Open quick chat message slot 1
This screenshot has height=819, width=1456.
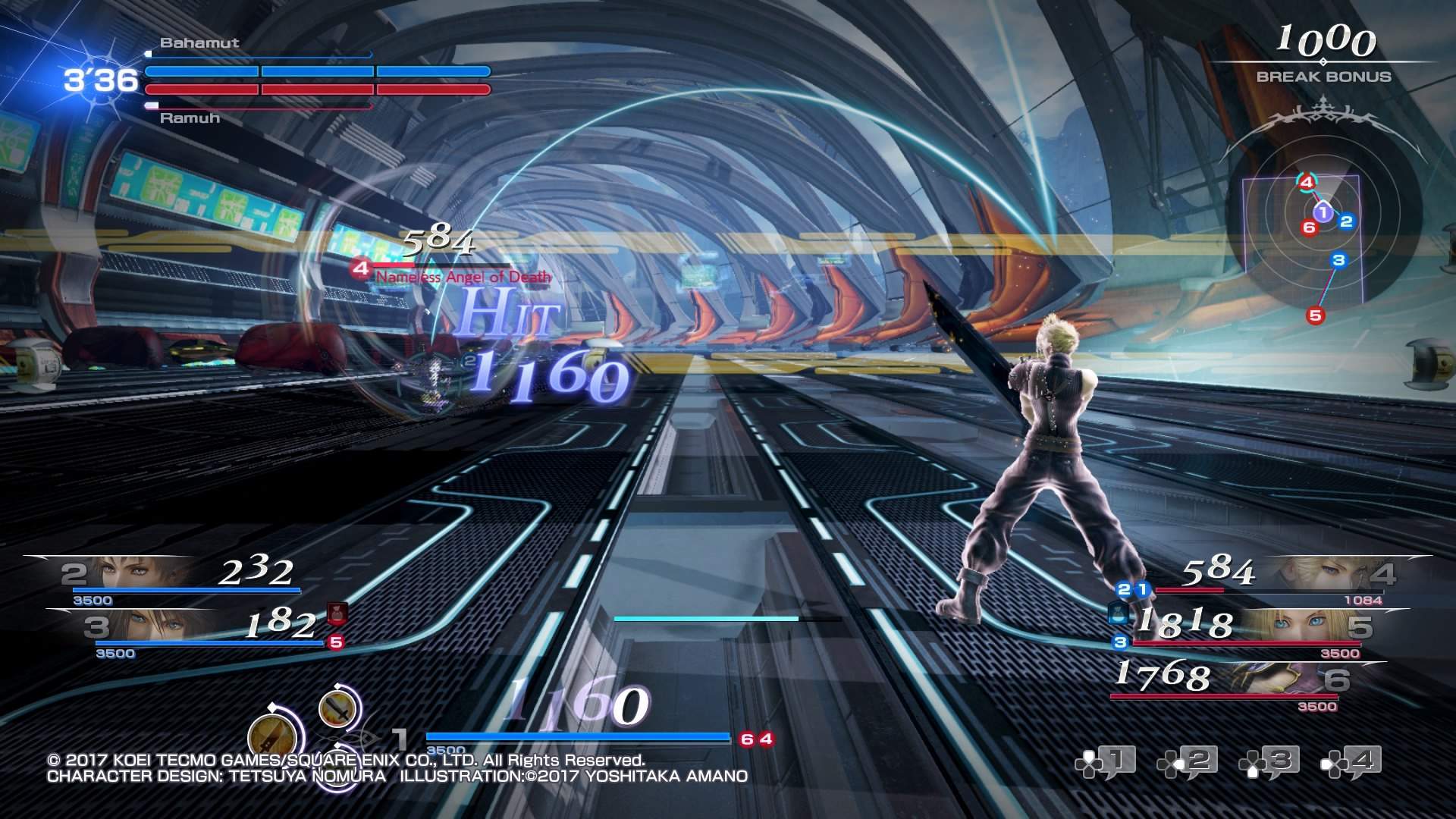point(1106,762)
